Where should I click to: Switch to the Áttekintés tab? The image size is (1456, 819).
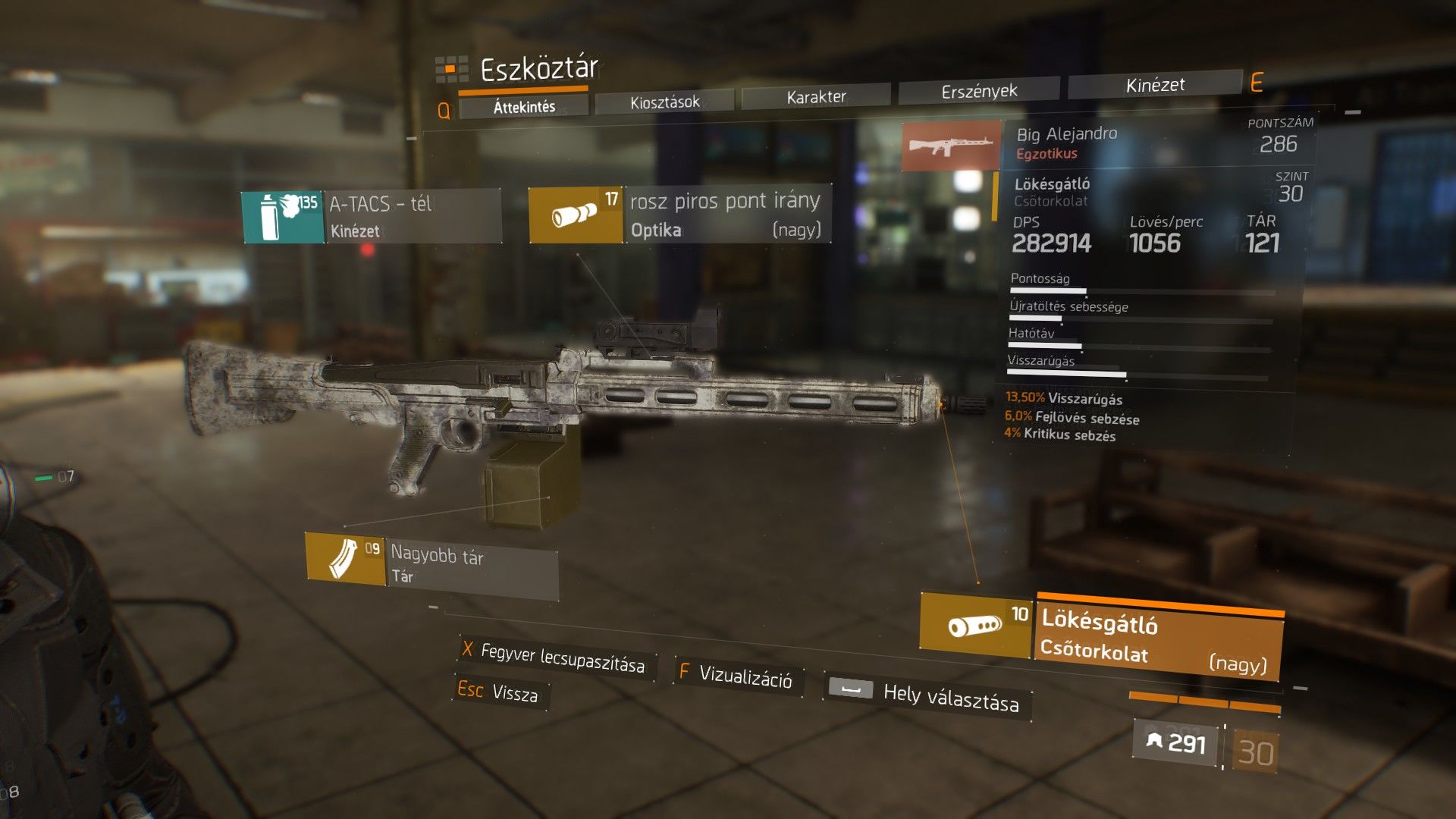click(524, 107)
